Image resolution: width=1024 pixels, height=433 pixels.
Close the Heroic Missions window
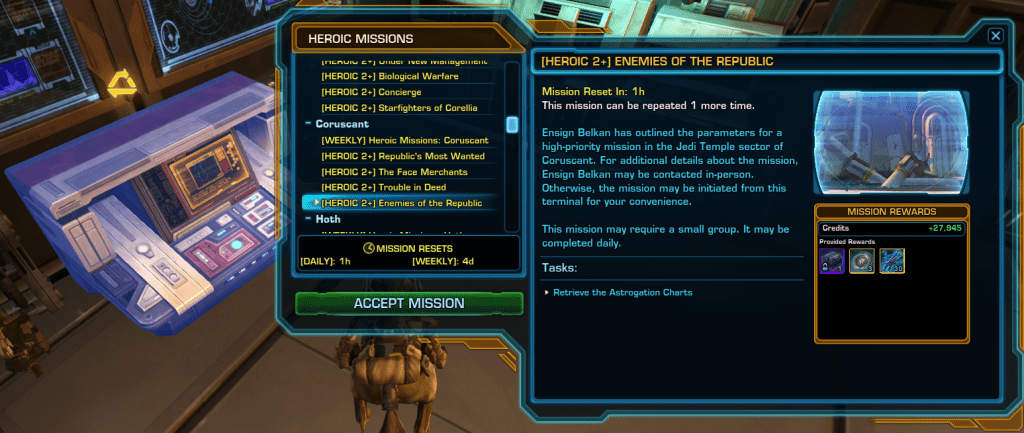click(995, 35)
